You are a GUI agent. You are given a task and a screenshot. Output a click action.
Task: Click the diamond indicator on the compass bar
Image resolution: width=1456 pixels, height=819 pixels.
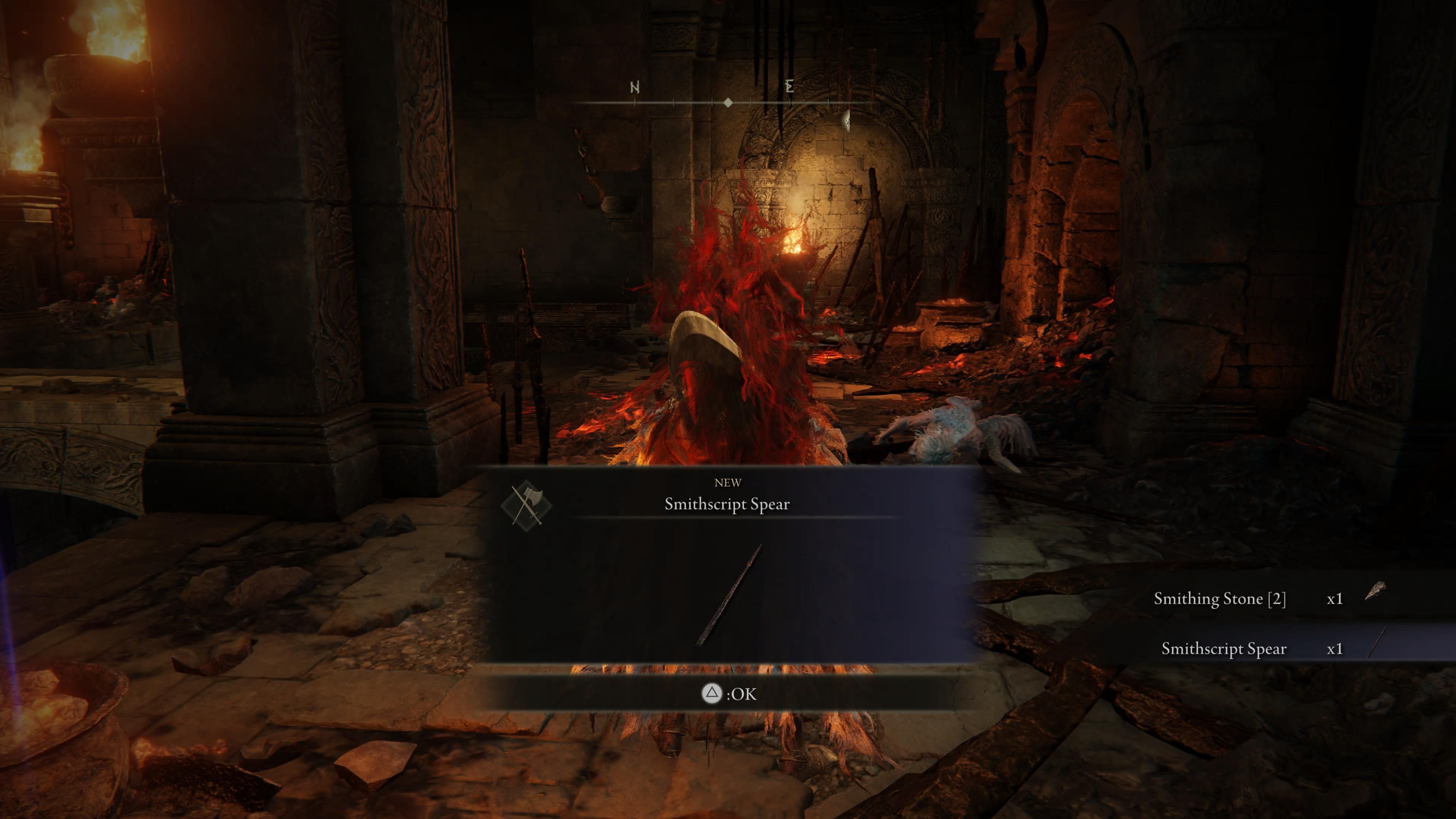coord(728,103)
